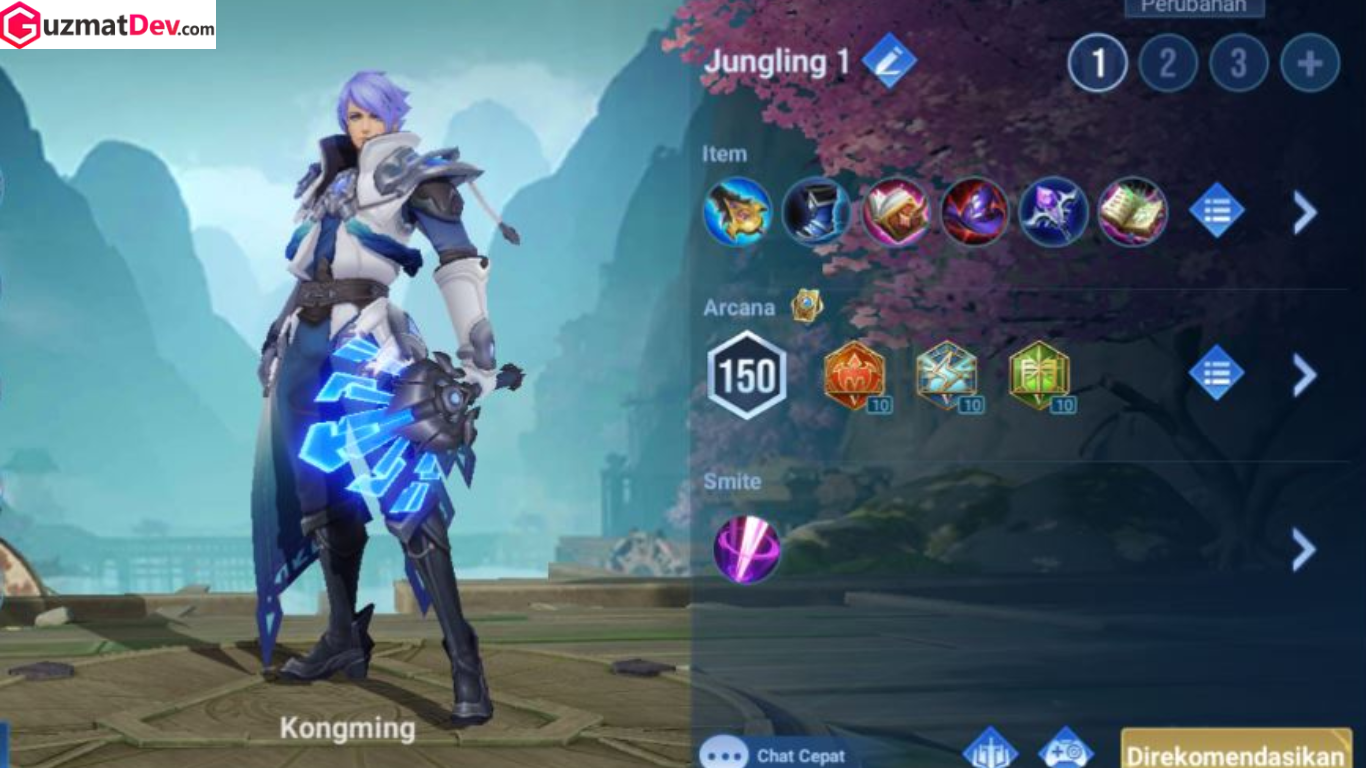The height and width of the screenshot is (768, 1366).
Task: Expand the Item section arrow
Action: point(1304,212)
